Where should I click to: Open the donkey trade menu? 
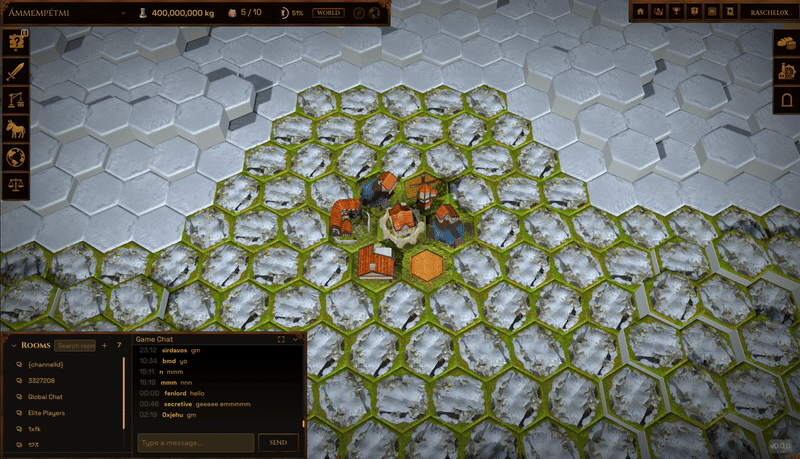coord(15,129)
